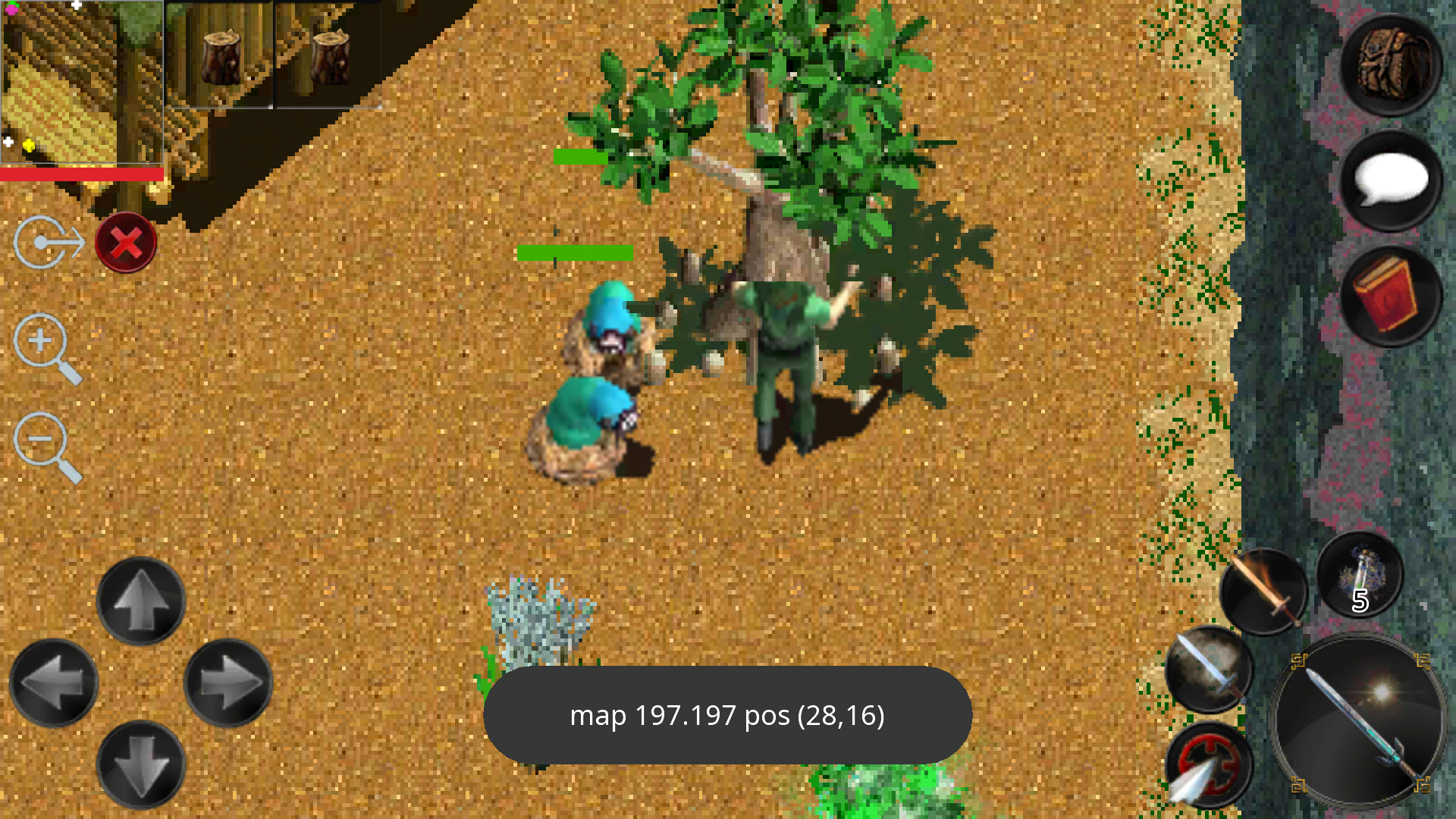Move north using the up arrow
Screen dimensions: 1456x819
(x=141, y=601)
